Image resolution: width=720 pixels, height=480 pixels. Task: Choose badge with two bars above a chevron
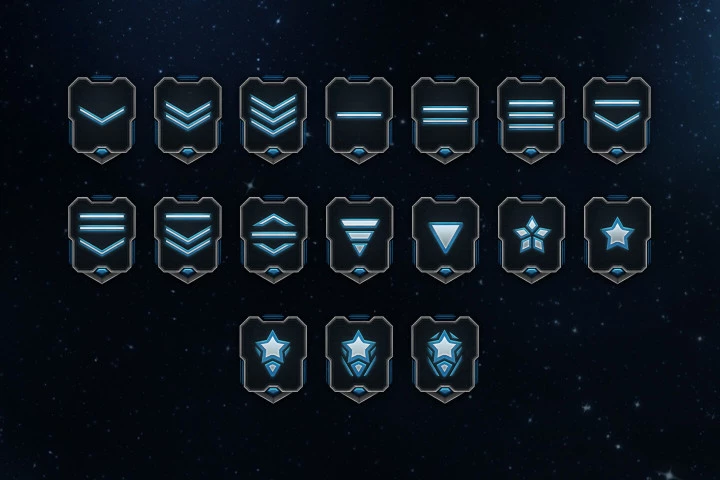[102, 235]
